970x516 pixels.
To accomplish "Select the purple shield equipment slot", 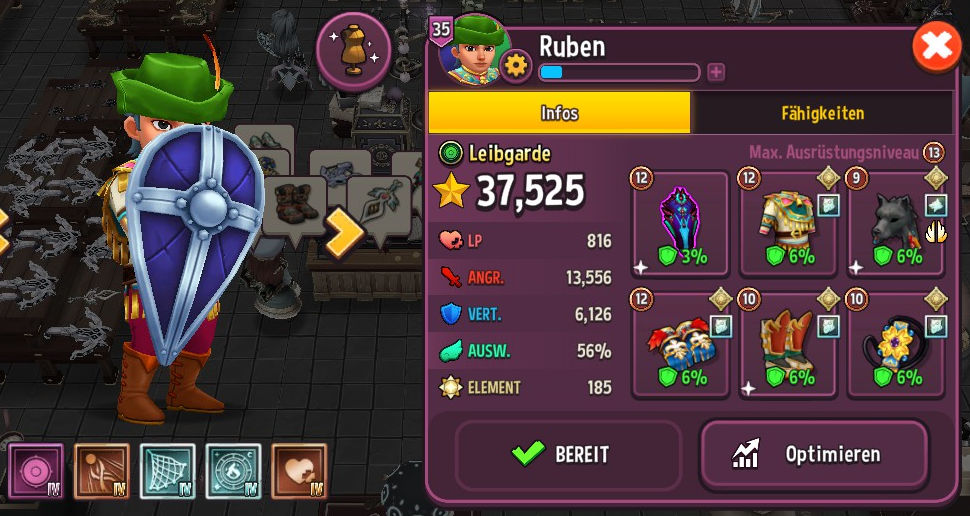I will 681,224.
